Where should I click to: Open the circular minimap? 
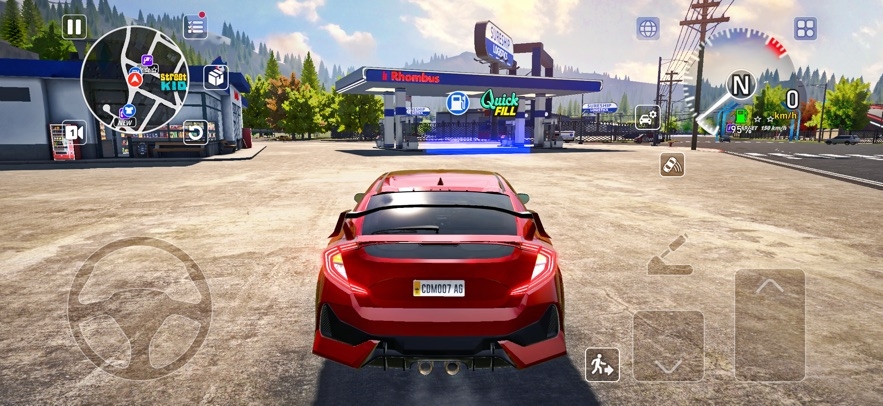[135, 80]
